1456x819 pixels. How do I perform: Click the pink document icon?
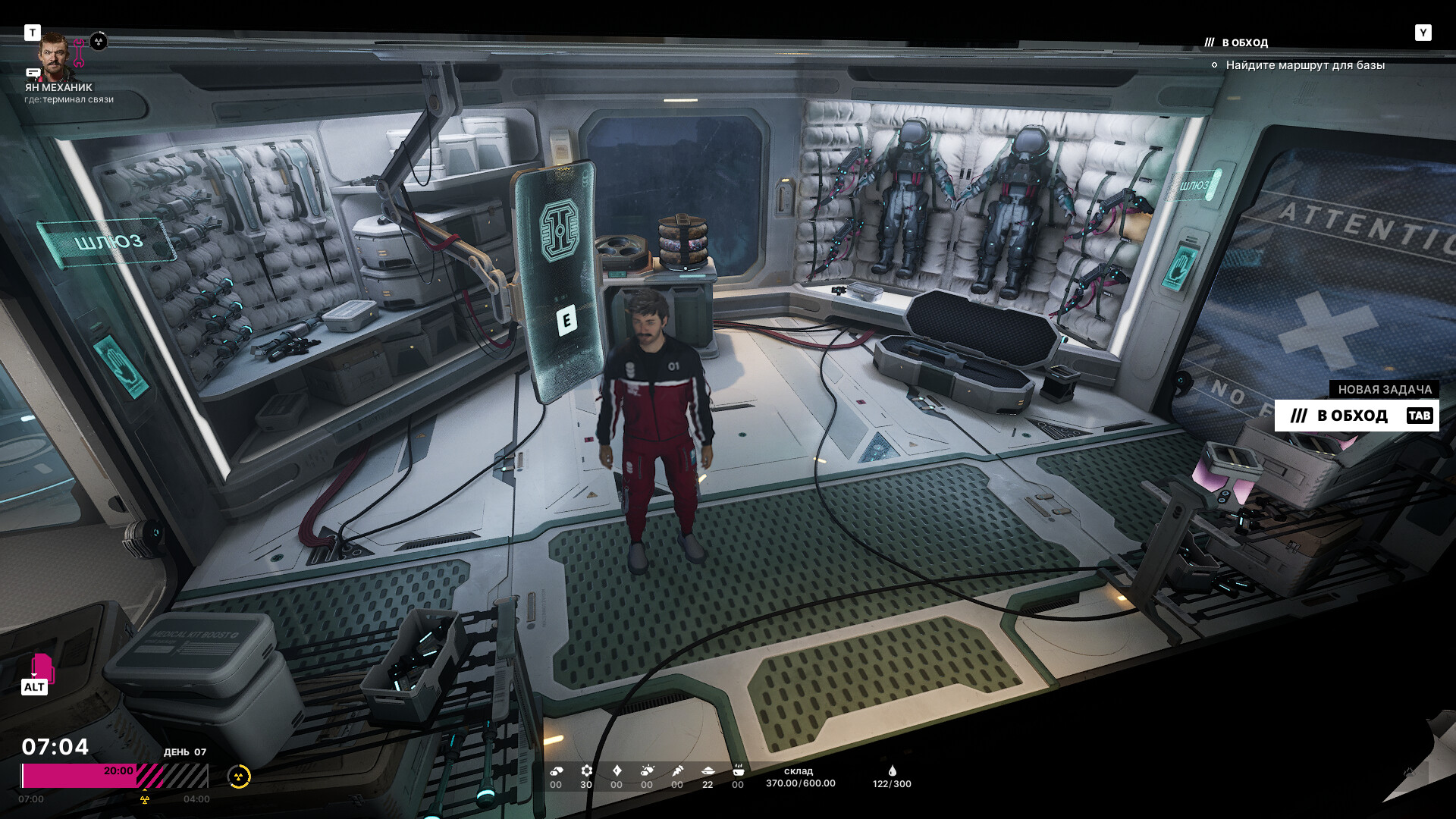[42, 667]
